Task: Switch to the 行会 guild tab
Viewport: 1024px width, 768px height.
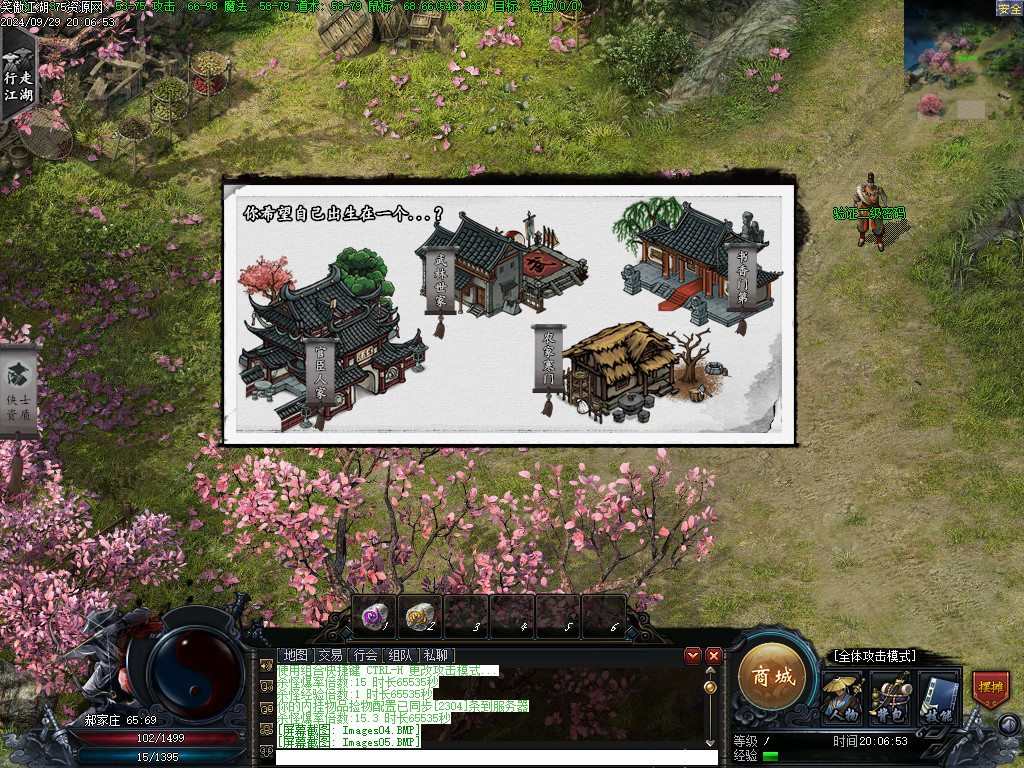Action: [366, 655]
